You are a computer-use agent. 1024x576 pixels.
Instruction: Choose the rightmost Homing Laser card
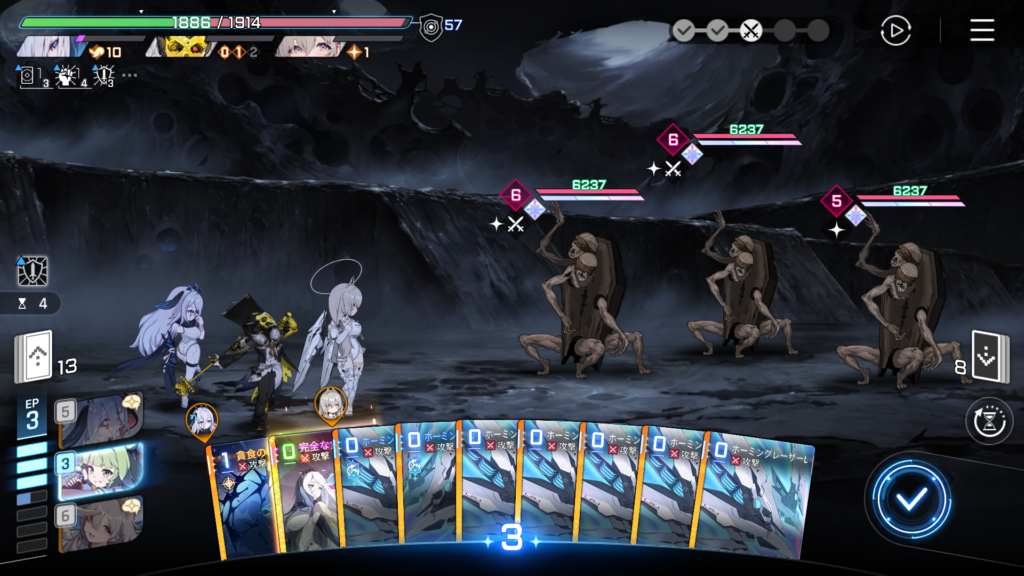coord(758,500)
